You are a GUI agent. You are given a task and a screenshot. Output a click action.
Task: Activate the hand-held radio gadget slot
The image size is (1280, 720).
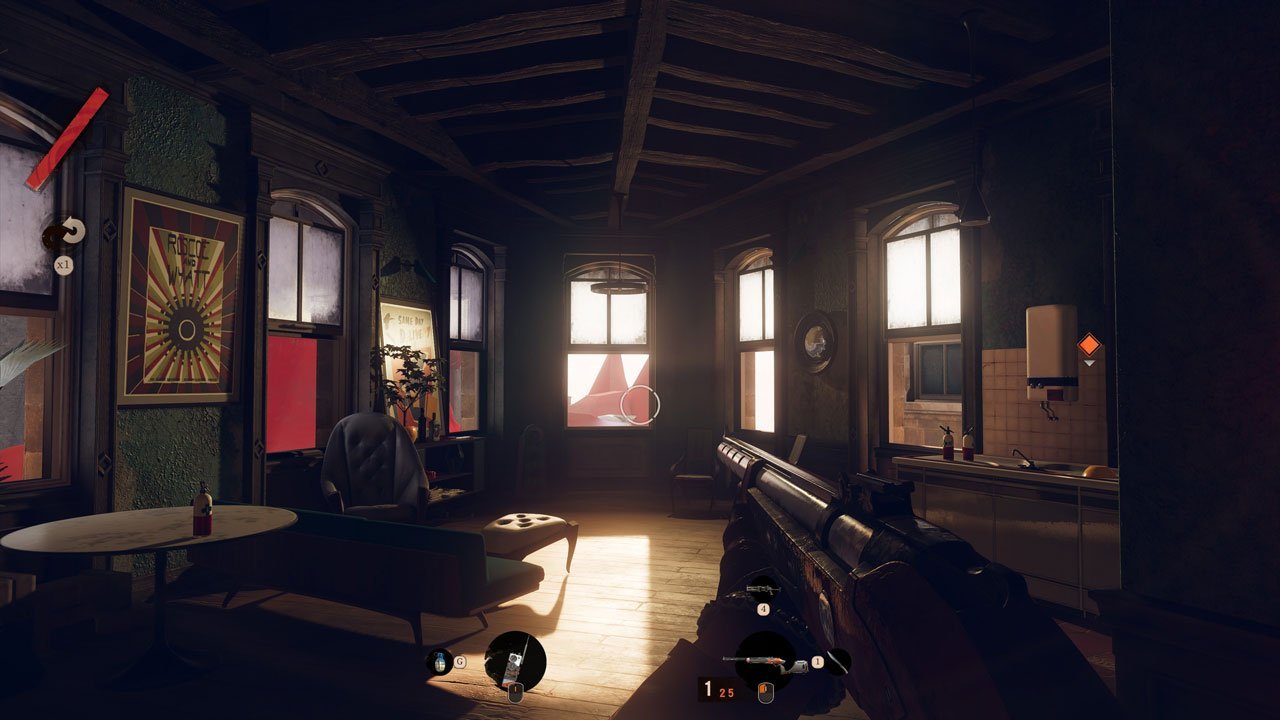[515, 661]
